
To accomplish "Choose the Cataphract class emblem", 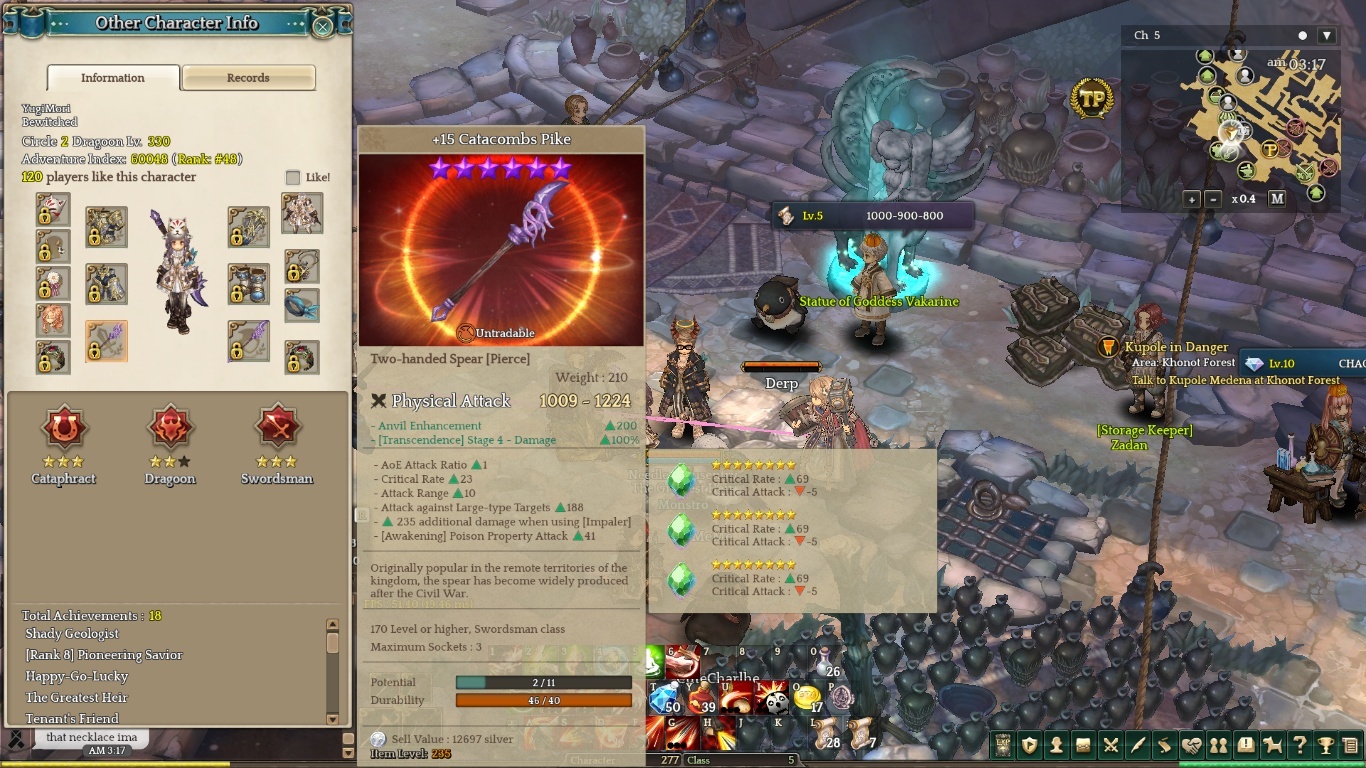I will click(64, 429).
